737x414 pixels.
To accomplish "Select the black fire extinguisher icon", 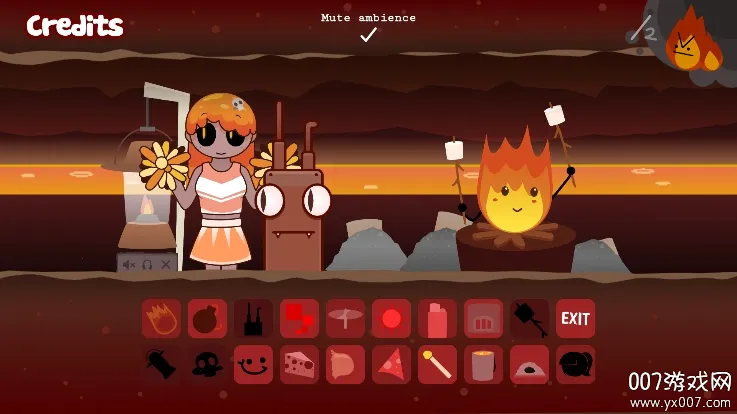I will 161,365.
